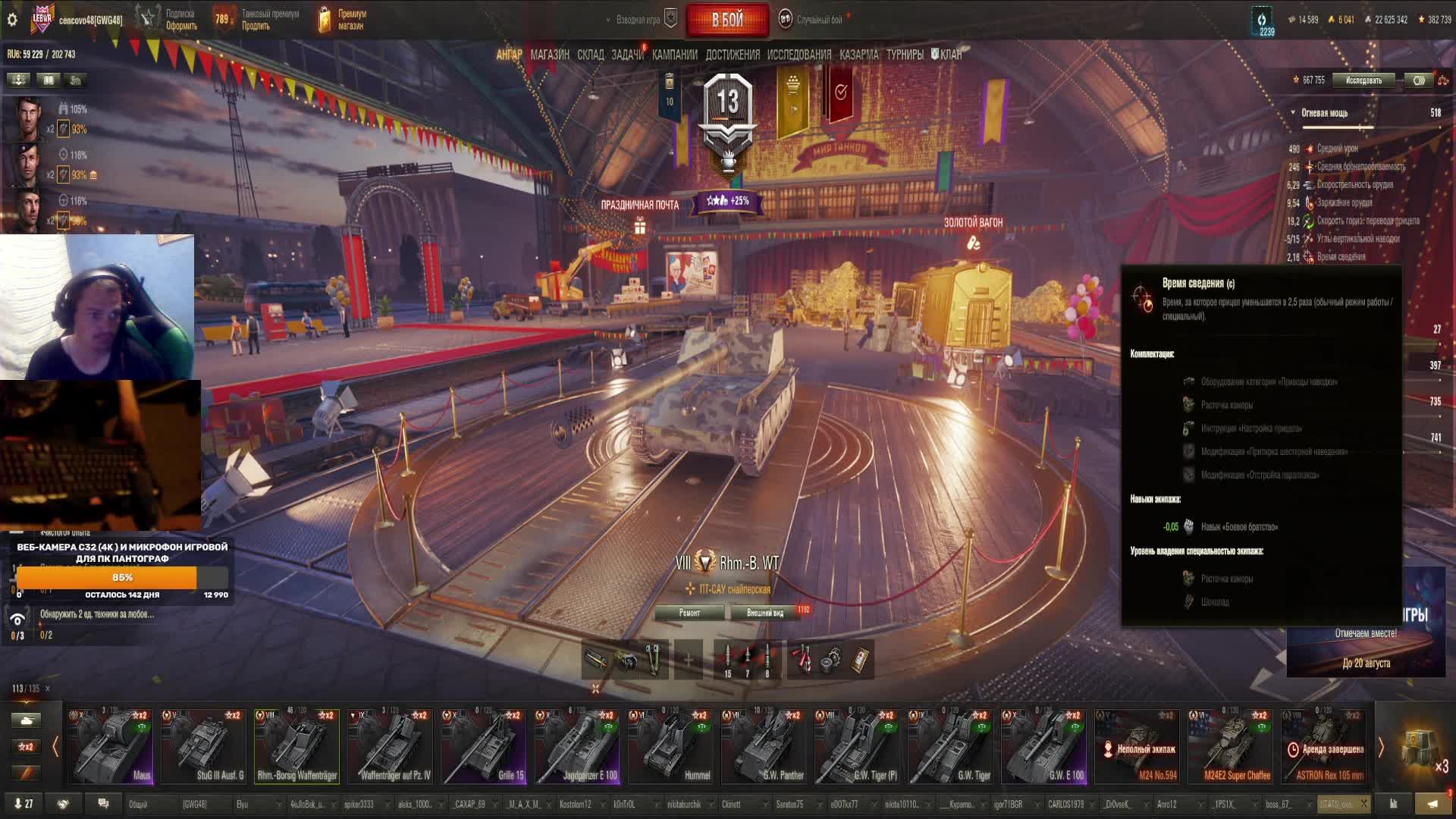Choose the Grille 15 tank card
Viewport: 1456px width, 819px height.
[484, 746]
